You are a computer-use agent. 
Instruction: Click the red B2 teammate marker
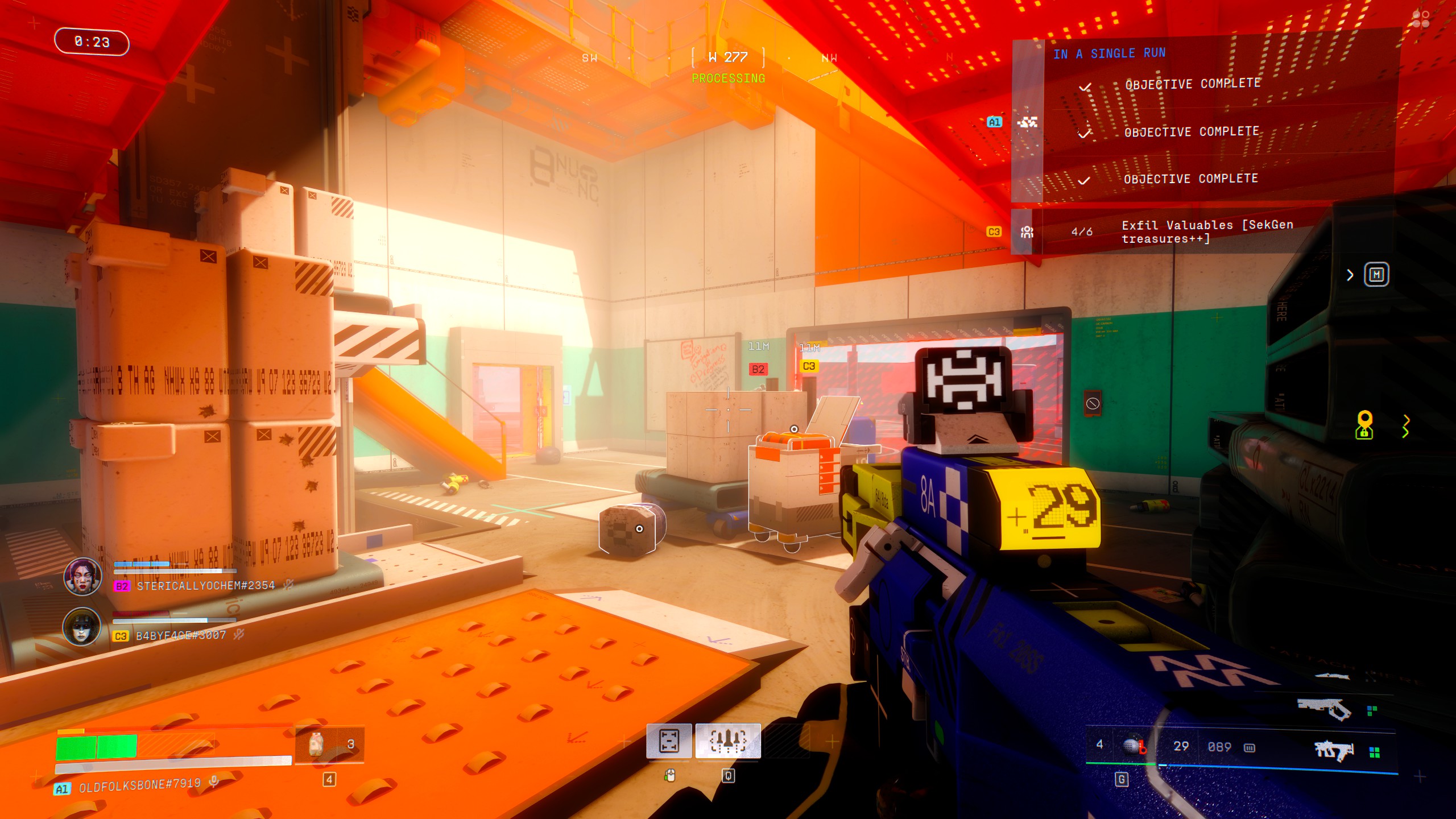point(758,369)
